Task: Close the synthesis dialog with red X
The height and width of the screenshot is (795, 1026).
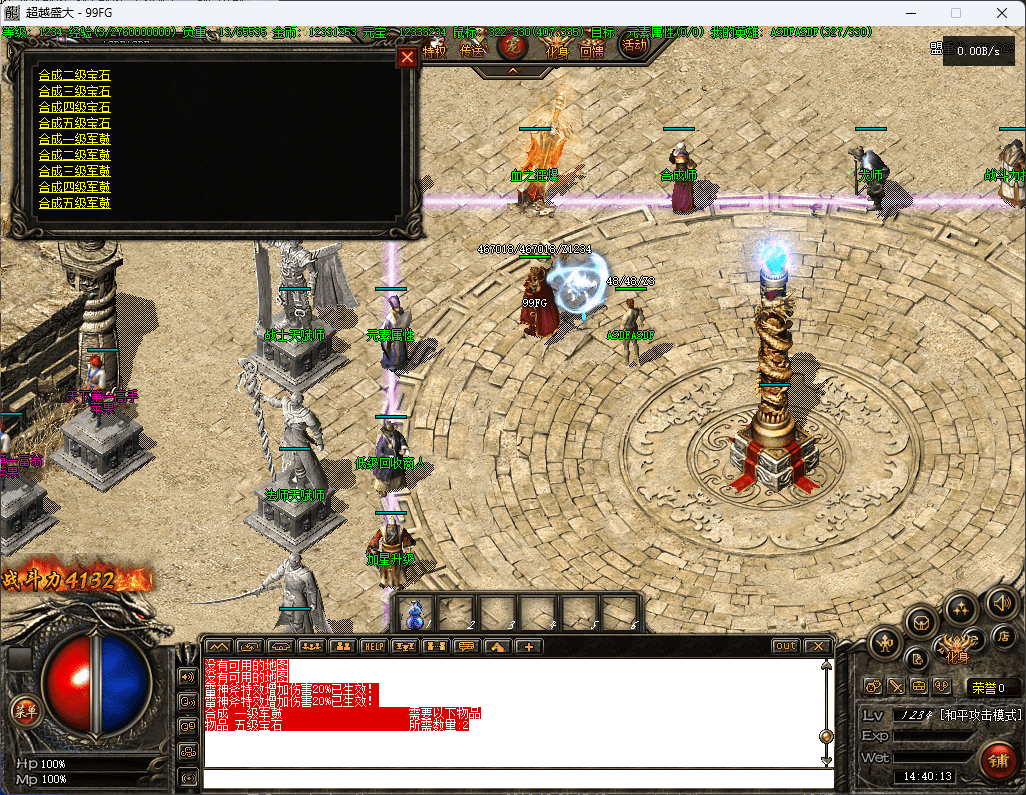Action: tap(406, 57)
